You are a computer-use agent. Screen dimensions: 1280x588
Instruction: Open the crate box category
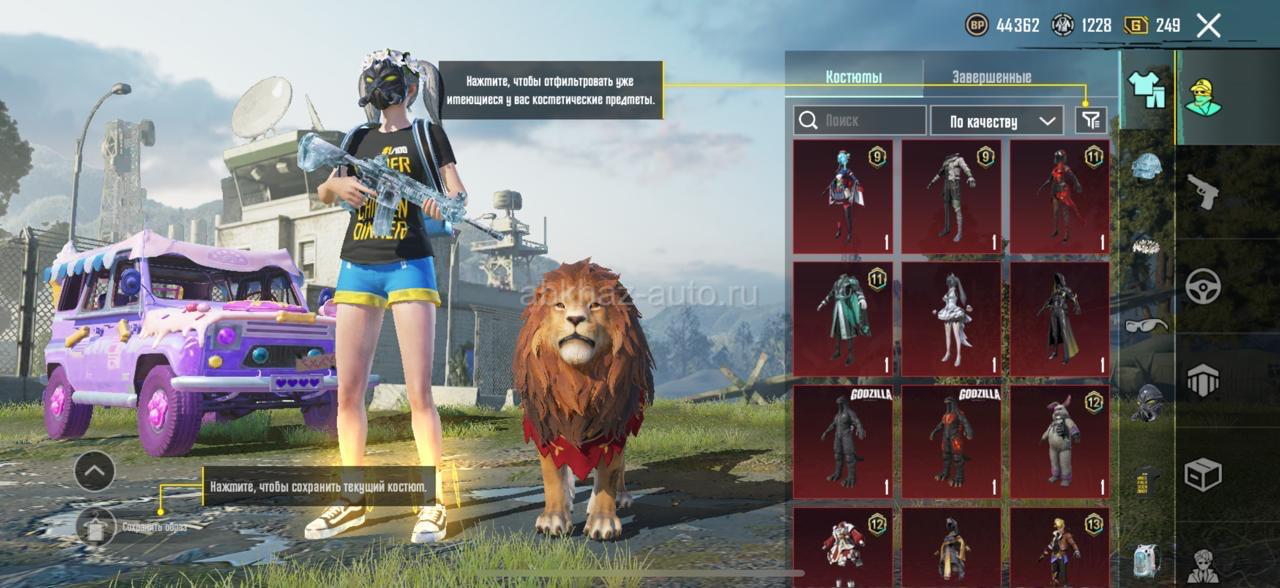coord(1202,474)
